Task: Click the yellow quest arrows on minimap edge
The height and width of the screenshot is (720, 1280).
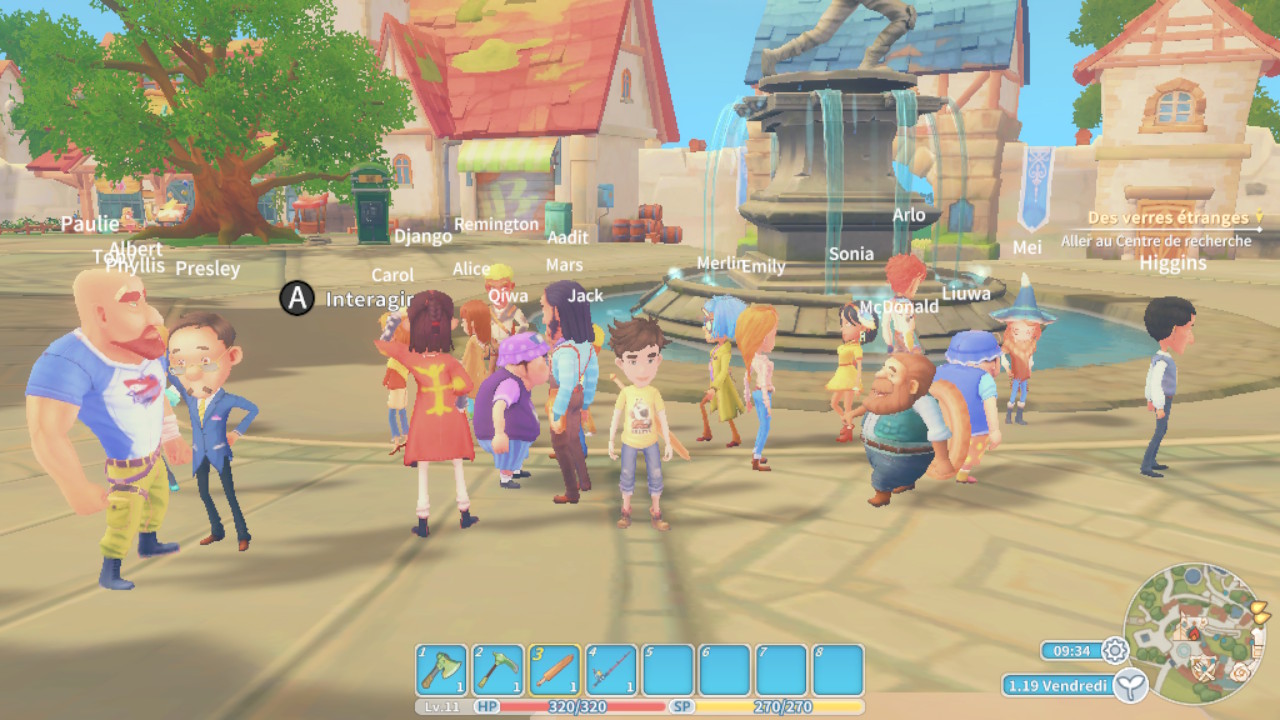Action: (x=1260, y=610)
